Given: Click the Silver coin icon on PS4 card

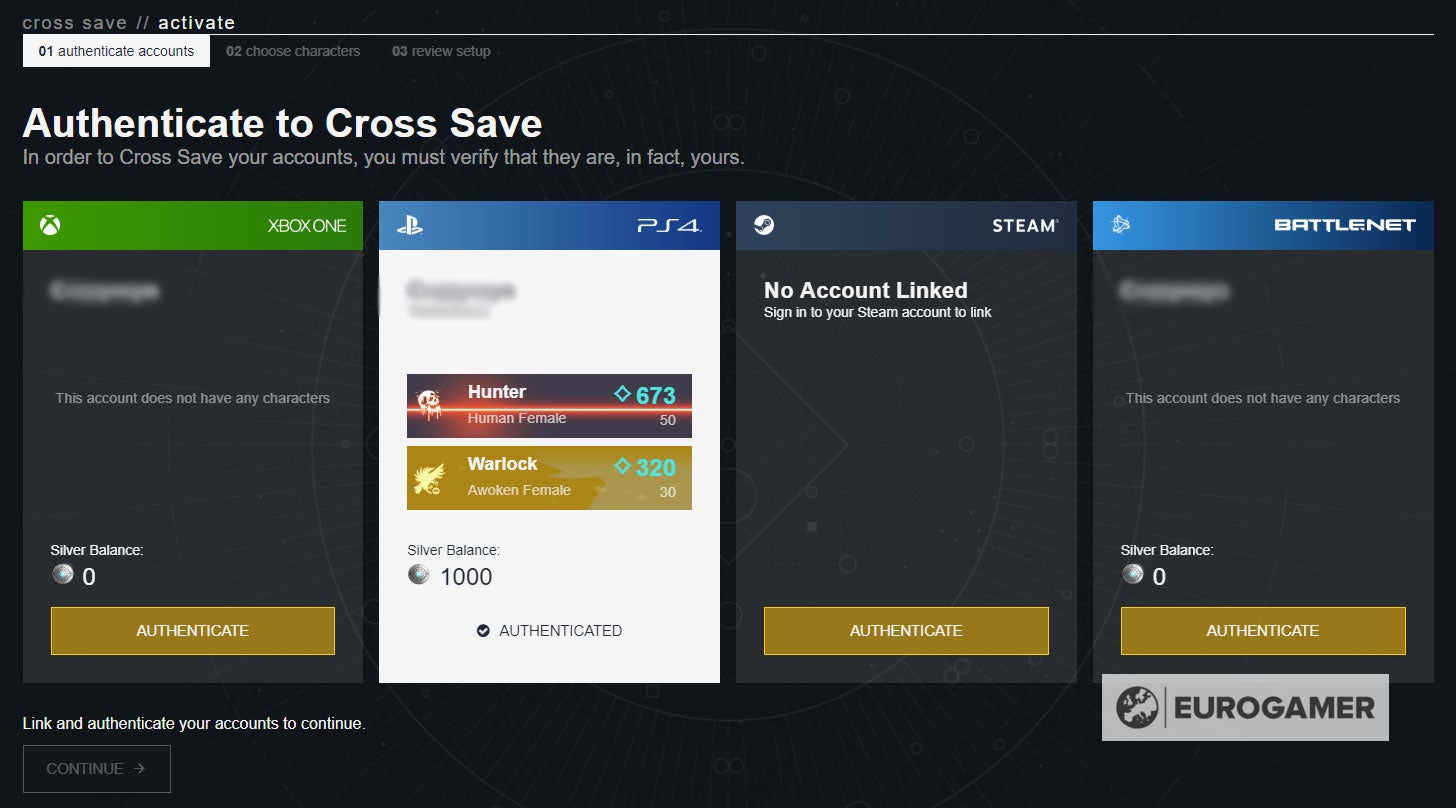Looking at the screenshot, I should 421,576.
